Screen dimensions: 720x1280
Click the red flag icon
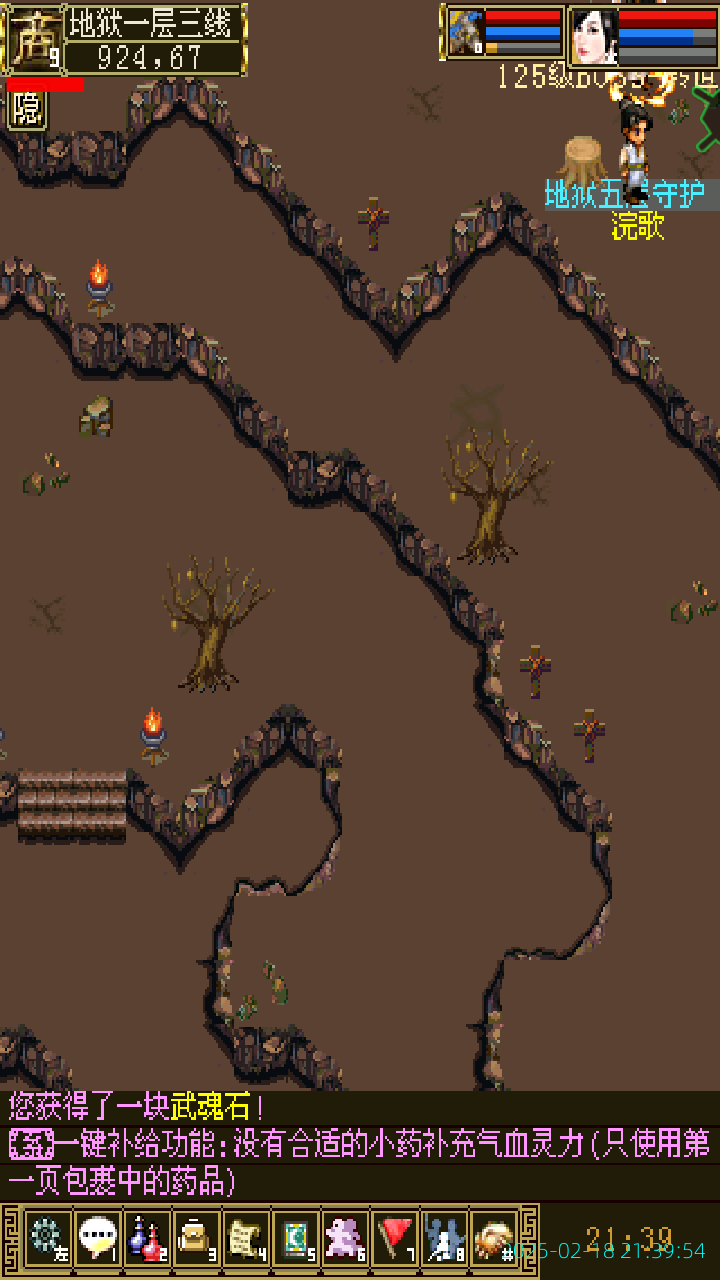[395, 1239]
